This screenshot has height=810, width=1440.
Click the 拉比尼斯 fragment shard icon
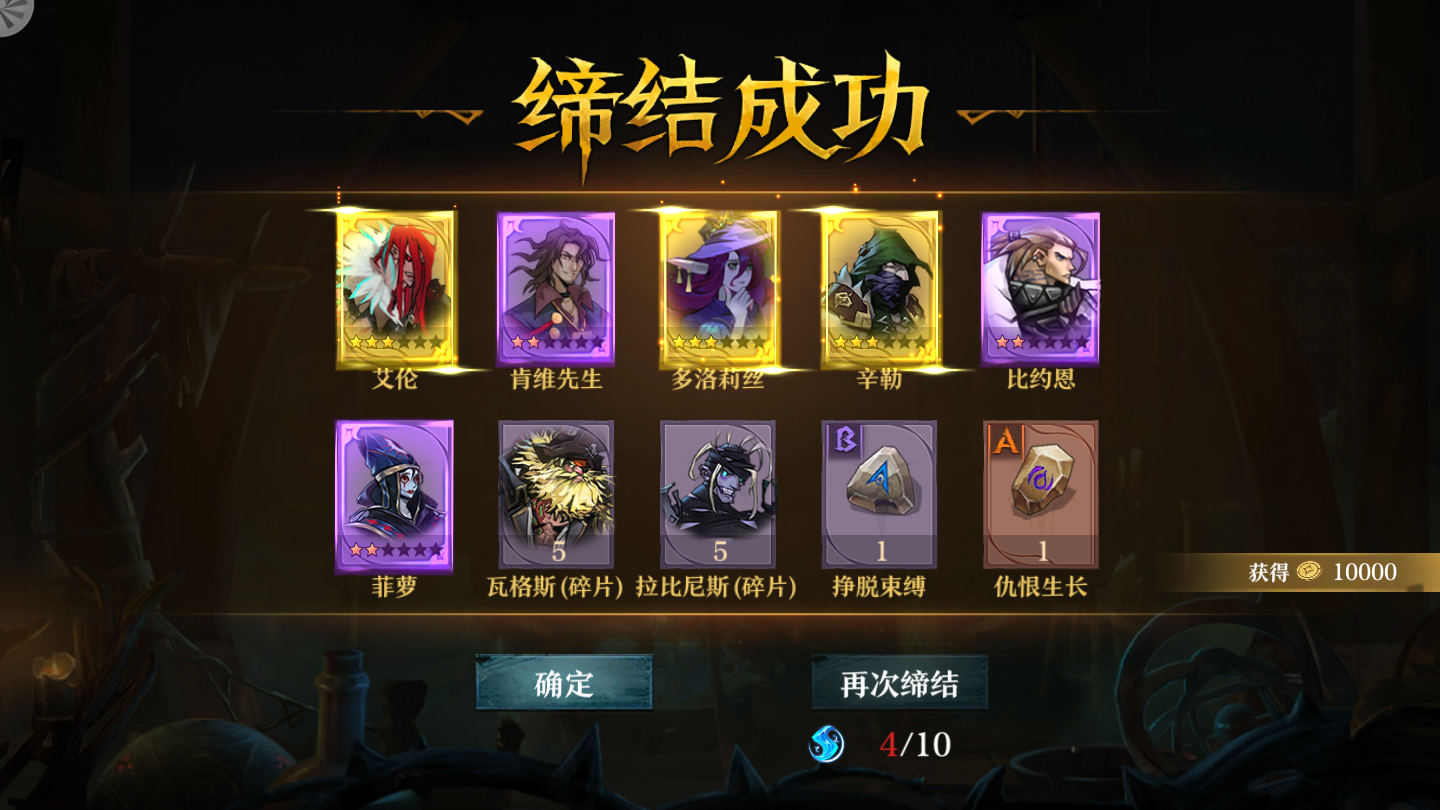click(718, 495)
